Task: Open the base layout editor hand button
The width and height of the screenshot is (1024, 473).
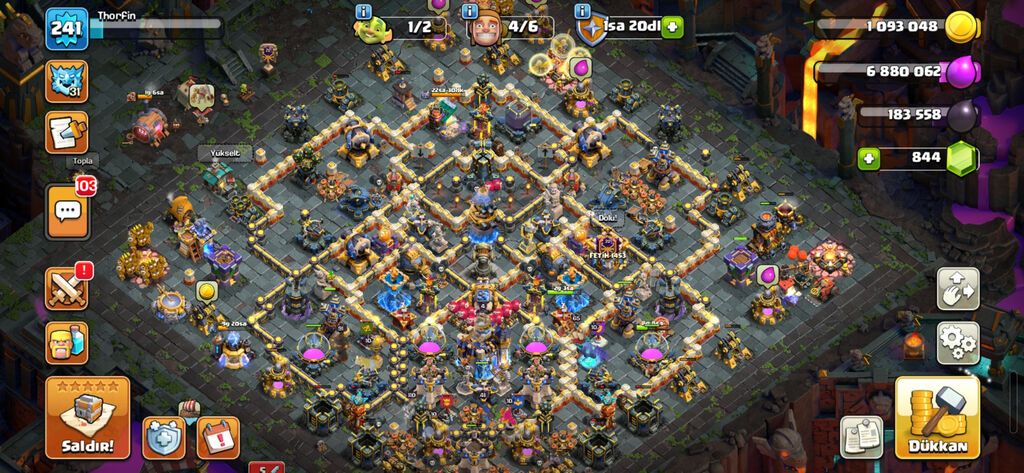Action: tap(957, 289)
